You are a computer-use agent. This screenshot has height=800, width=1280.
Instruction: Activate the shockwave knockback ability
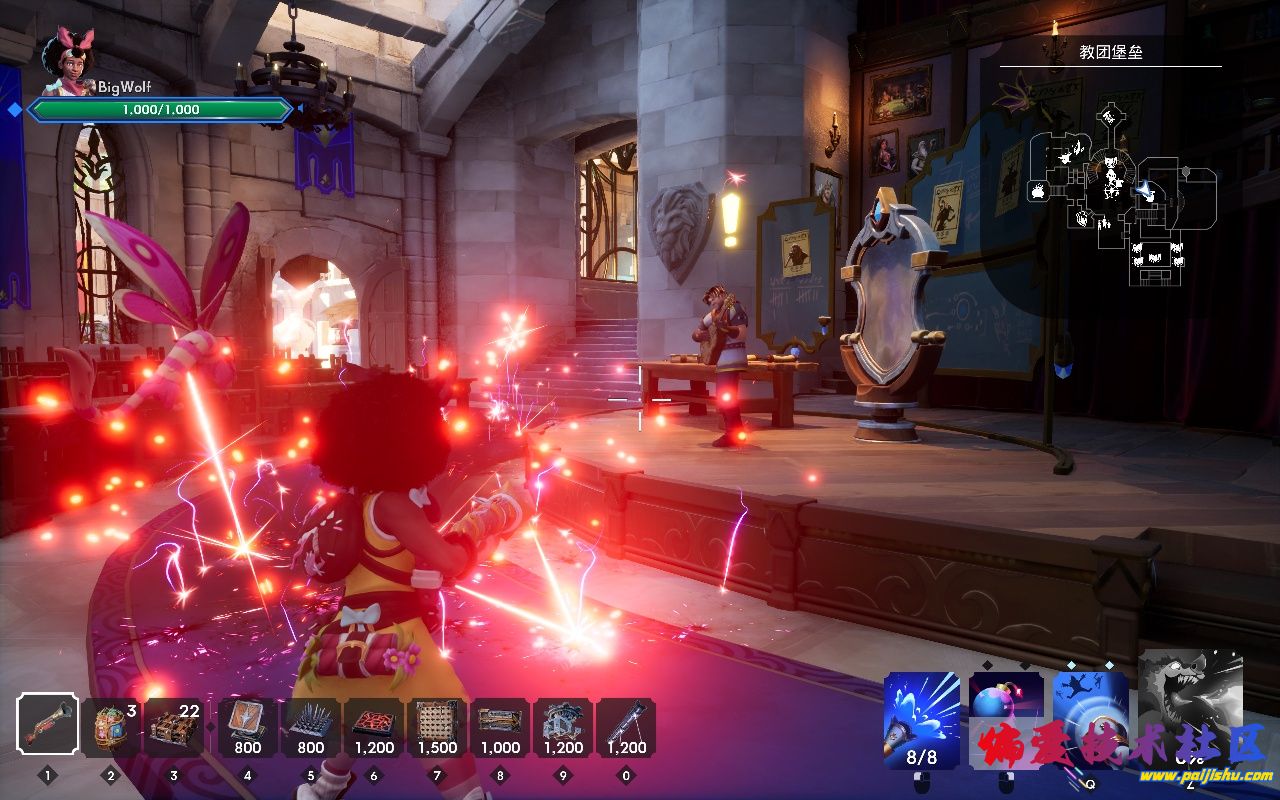coord(1090,712)
